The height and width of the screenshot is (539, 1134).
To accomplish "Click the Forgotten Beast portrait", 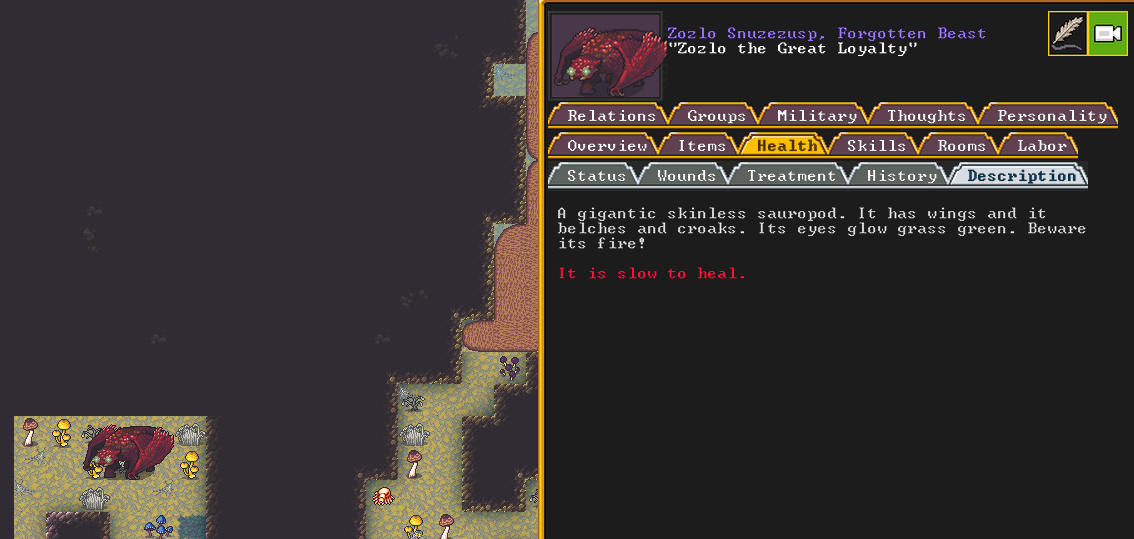I will point(605,56).
